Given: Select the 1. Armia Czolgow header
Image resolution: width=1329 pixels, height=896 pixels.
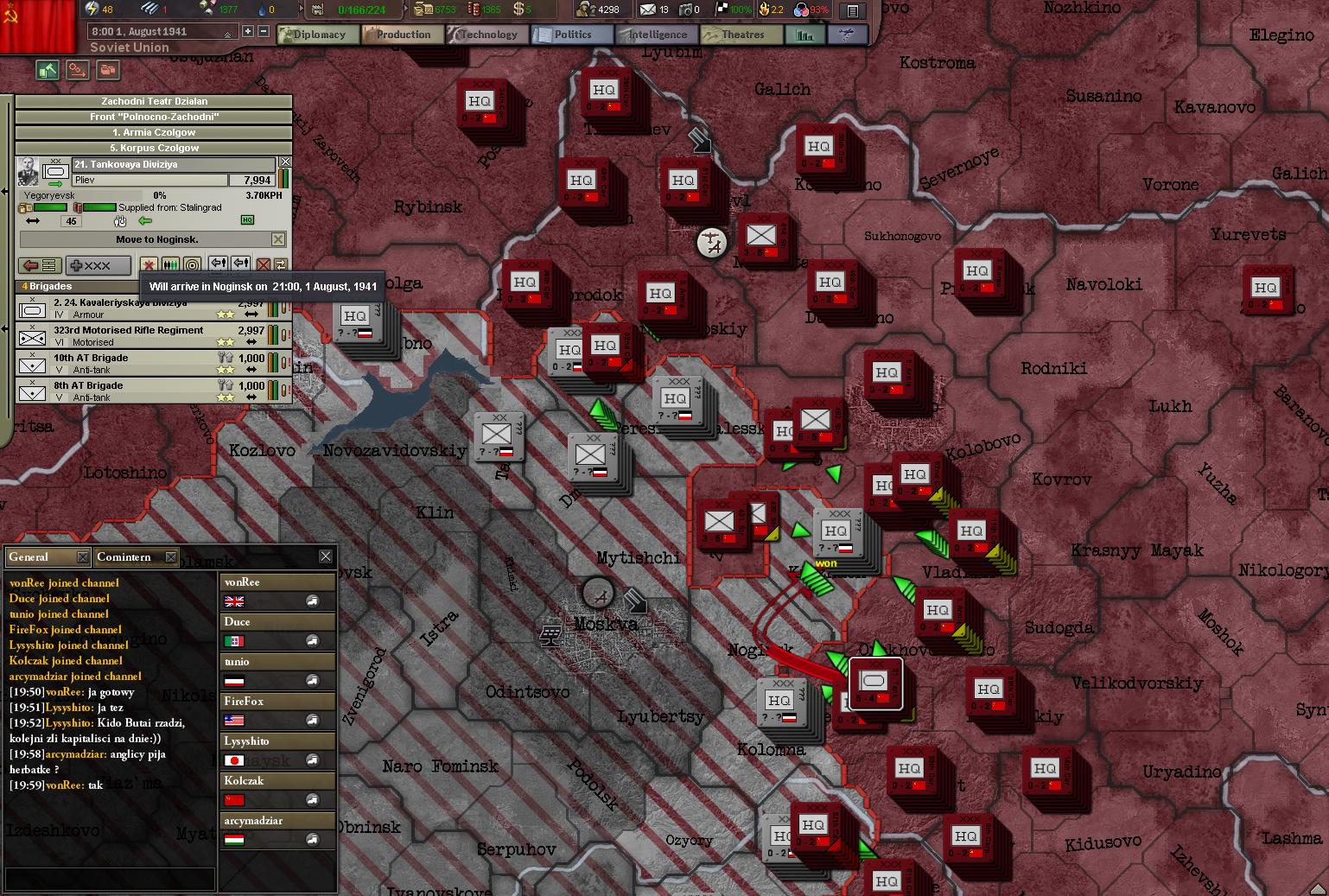Looking at the screenshot, I should click(154, 132).
